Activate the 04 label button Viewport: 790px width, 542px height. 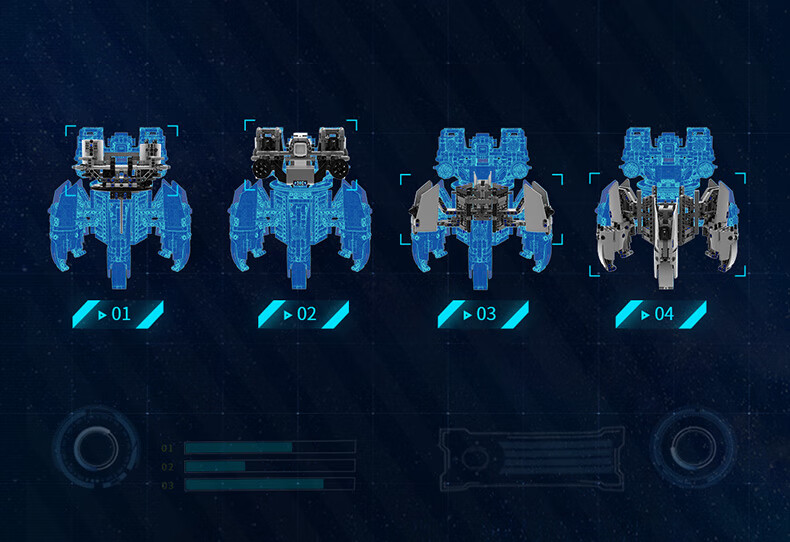[659, 314]
